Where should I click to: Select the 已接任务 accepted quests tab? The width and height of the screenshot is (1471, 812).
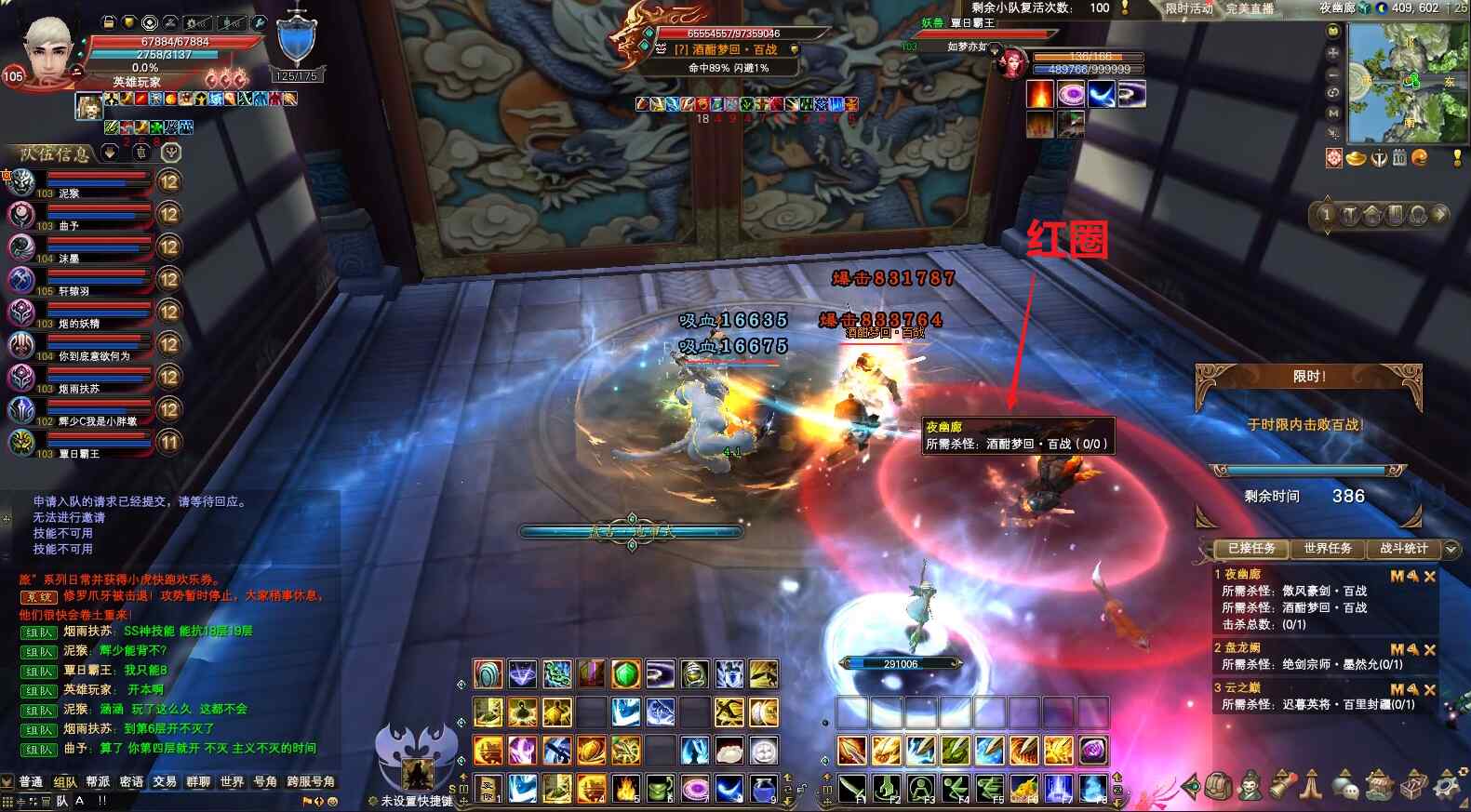coord(1250,549)
